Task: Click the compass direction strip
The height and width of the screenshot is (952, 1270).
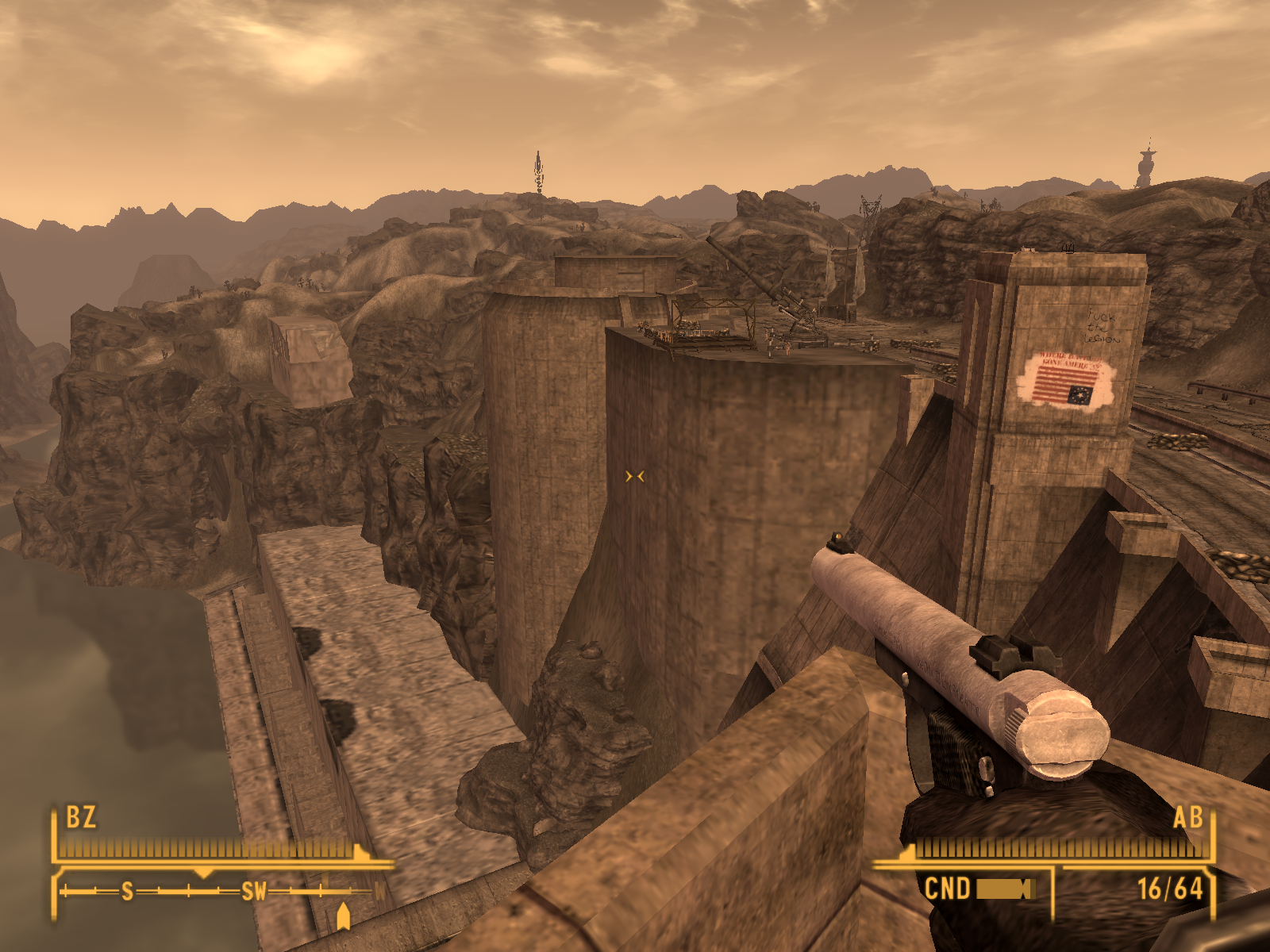Action: coord(218,892)
